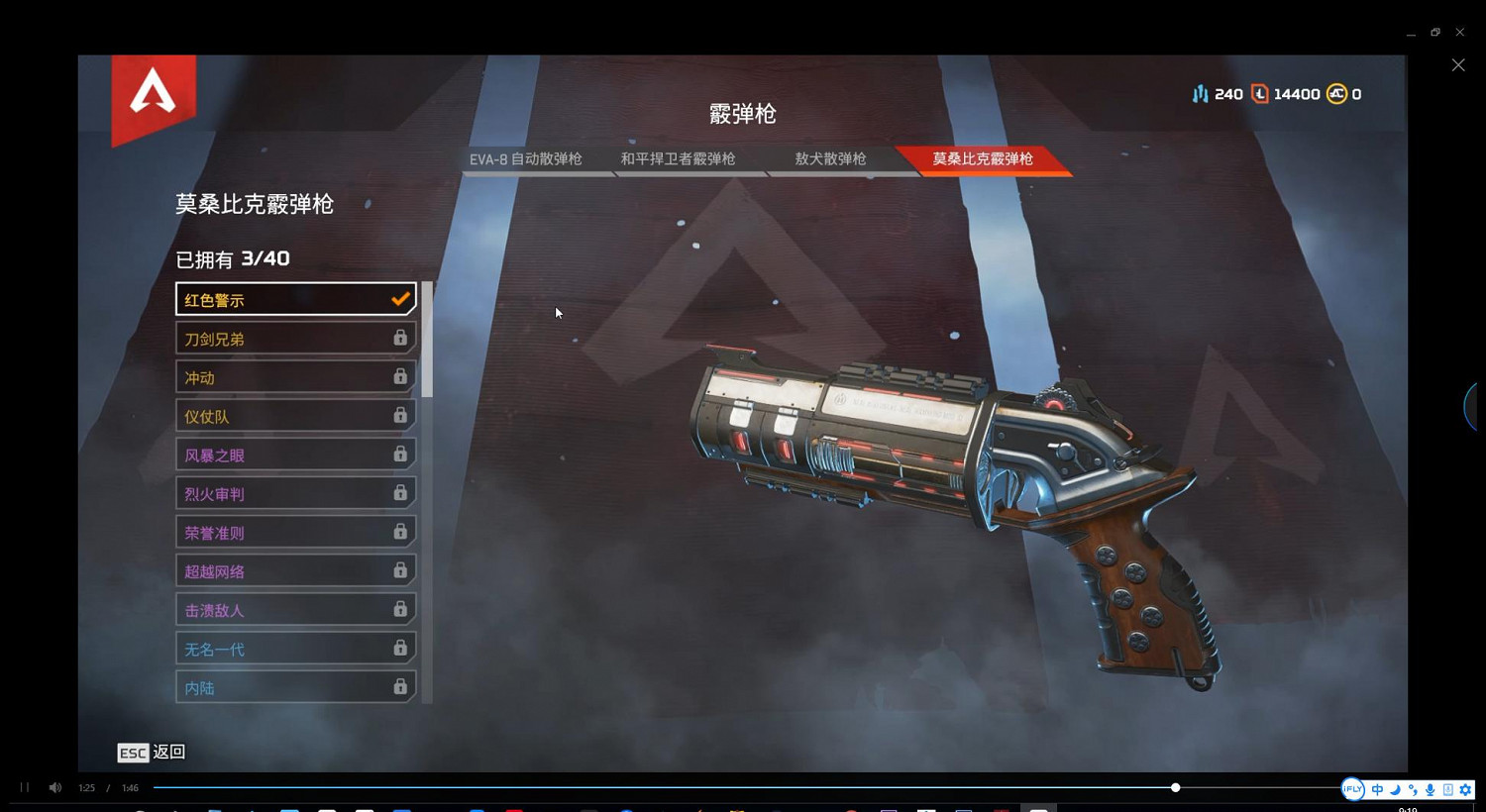This screenshot has width=1486, height=812.
Task: Mute the video via the speaker icon
Action: (x=54, y=787)
